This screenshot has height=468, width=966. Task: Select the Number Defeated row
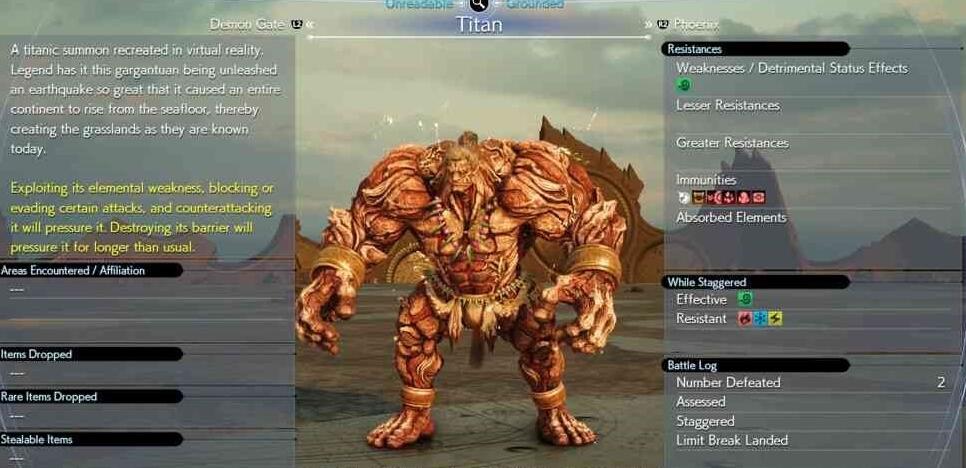click(728, 382)
